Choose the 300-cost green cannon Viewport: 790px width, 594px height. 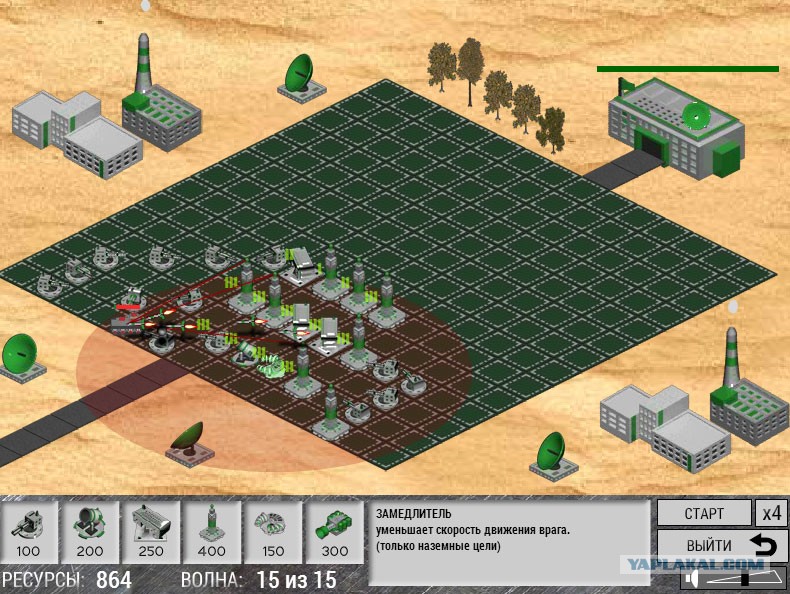334,531
